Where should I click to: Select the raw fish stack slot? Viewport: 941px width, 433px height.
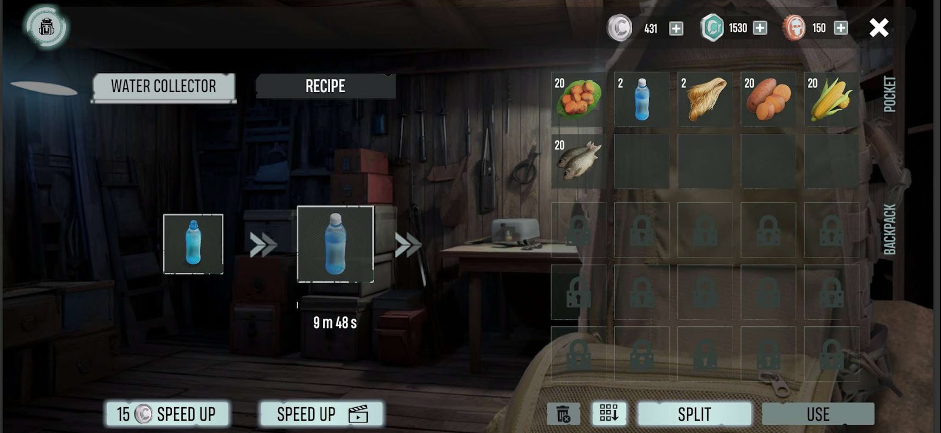(578, 161)
